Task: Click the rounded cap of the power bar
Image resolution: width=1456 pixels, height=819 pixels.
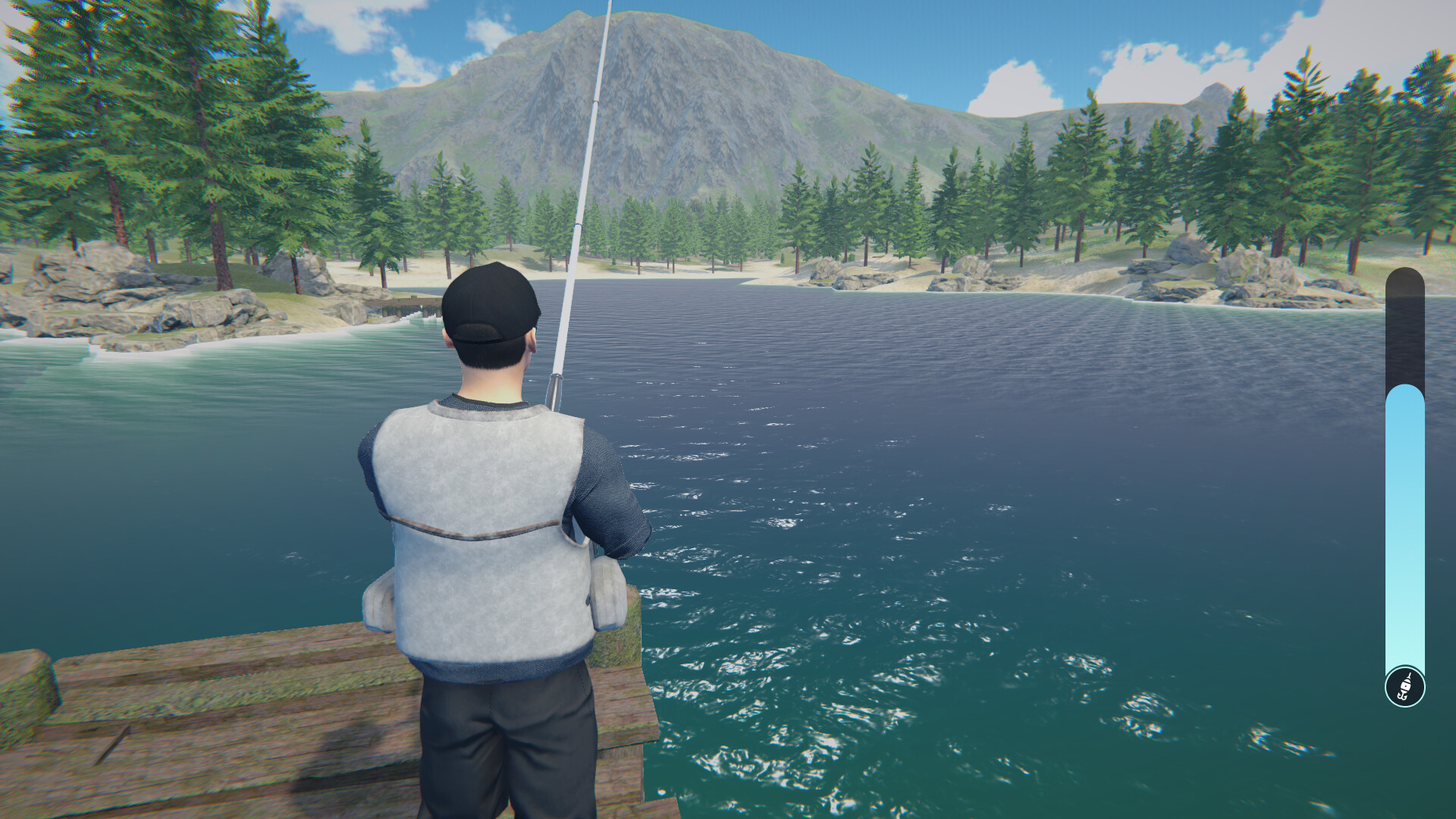Action: pos(1404,281)
